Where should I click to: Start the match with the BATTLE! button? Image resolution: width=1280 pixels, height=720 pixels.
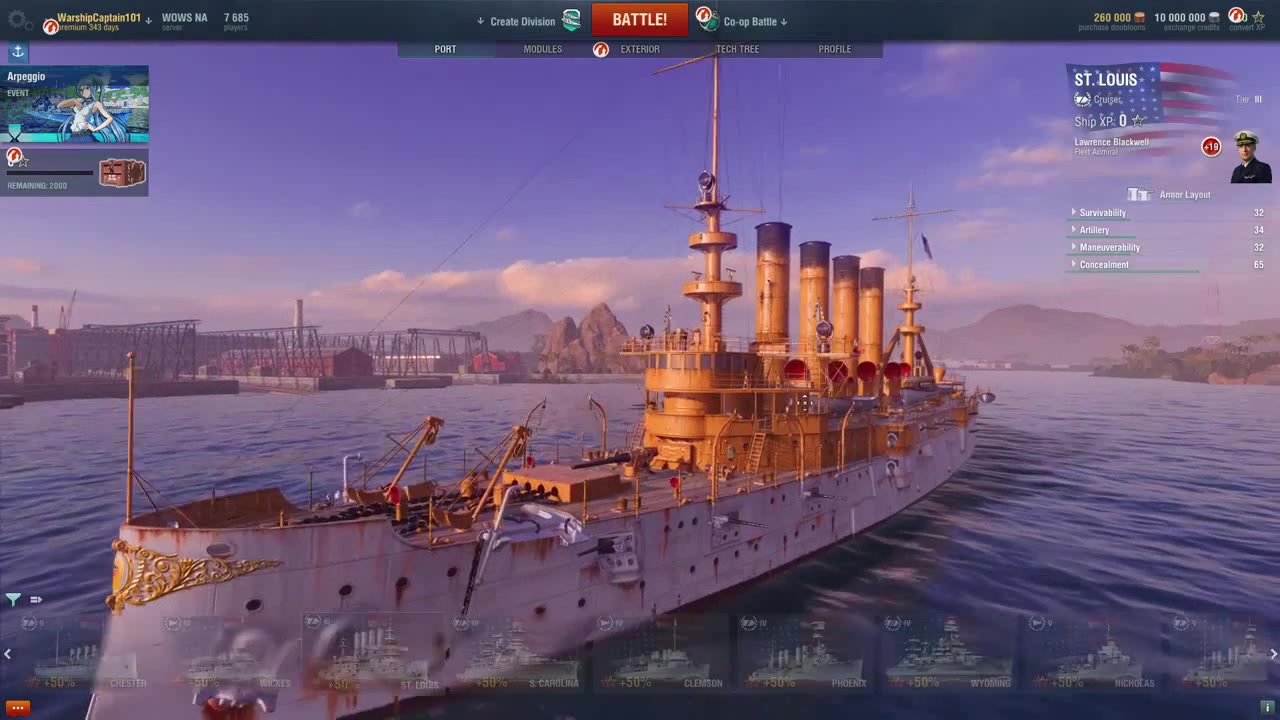click(639, 20)
